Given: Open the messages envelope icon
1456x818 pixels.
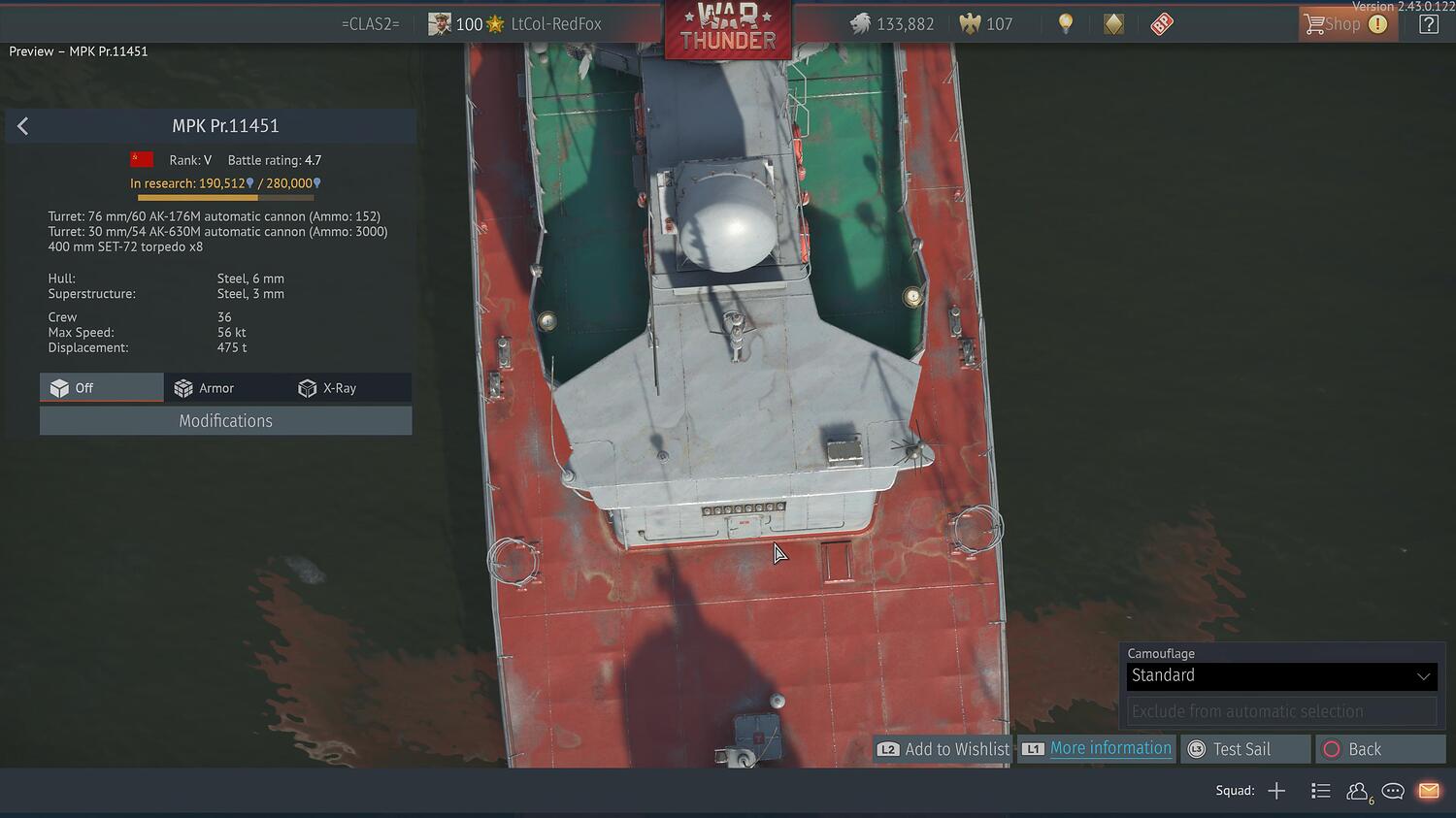Looking at the screenshot, I should coord(1428,791).
